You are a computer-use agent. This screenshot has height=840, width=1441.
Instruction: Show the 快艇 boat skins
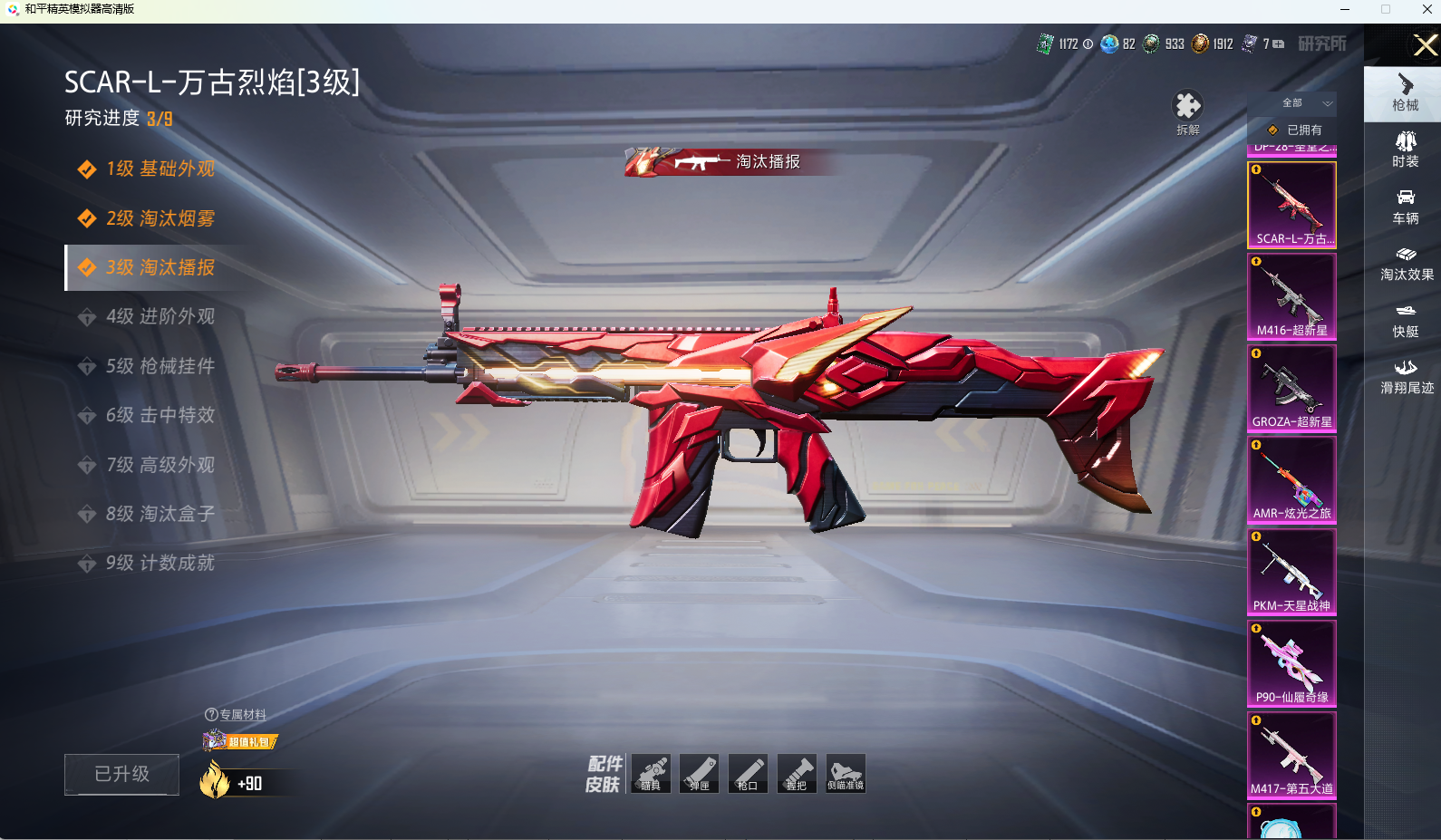[1406, 320]
